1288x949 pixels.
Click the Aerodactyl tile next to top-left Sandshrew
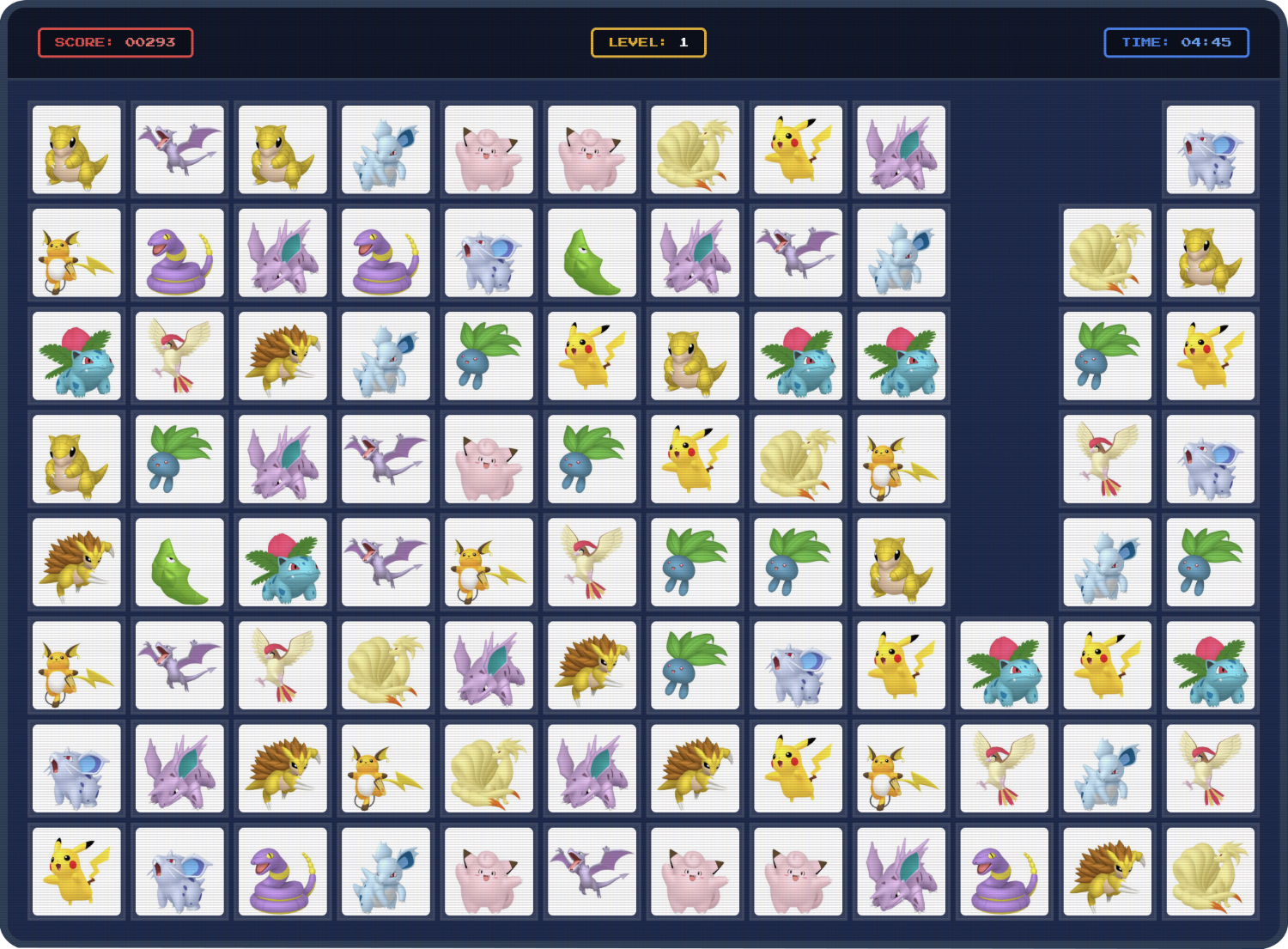click(179, 150)
